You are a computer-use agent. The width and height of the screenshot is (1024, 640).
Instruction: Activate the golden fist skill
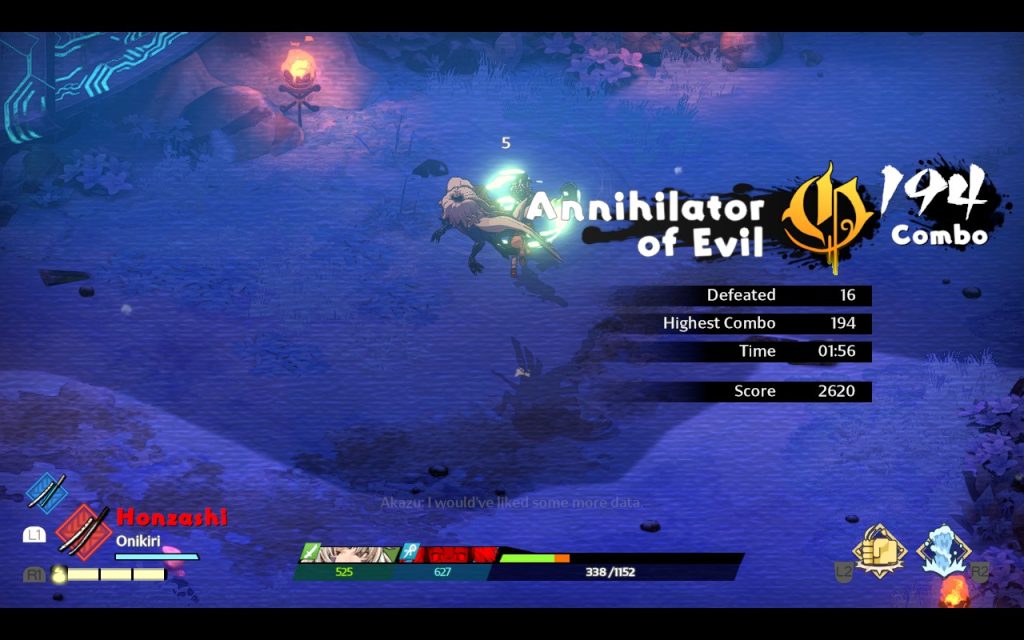[878, 551]
